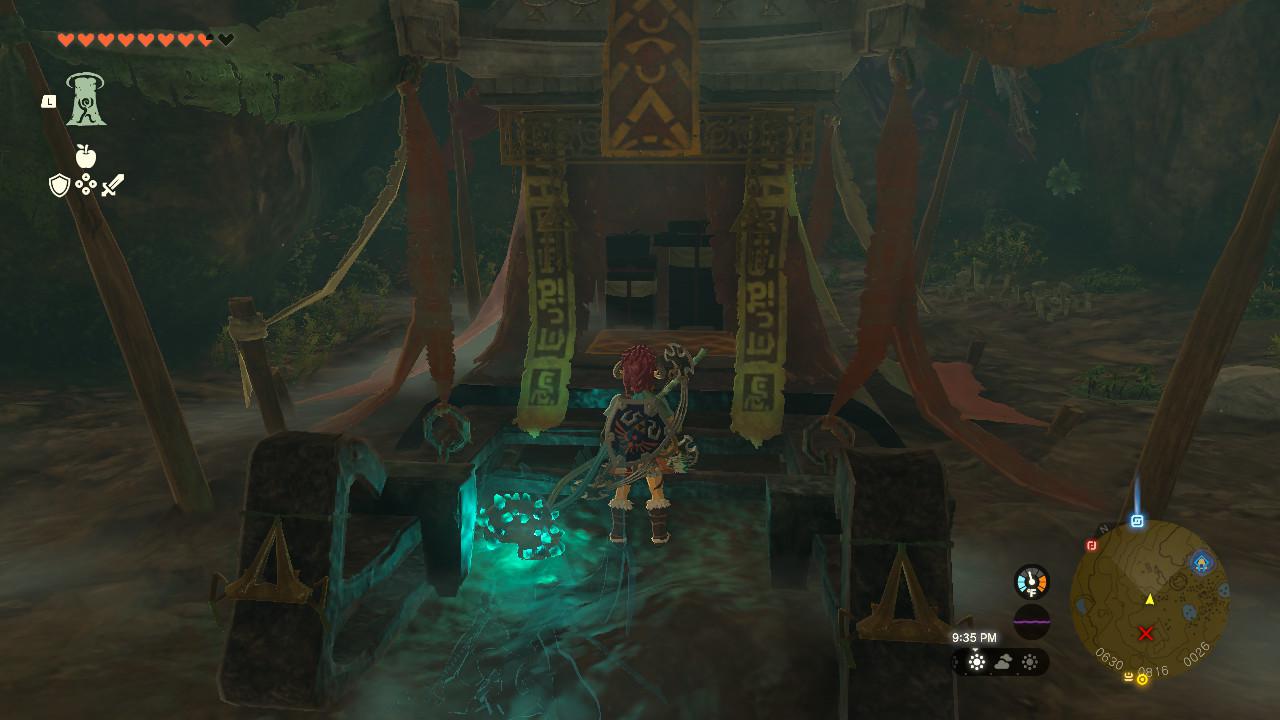Toggle the L button ability prompt
1280x720 pixels.
tap(50, 101)
